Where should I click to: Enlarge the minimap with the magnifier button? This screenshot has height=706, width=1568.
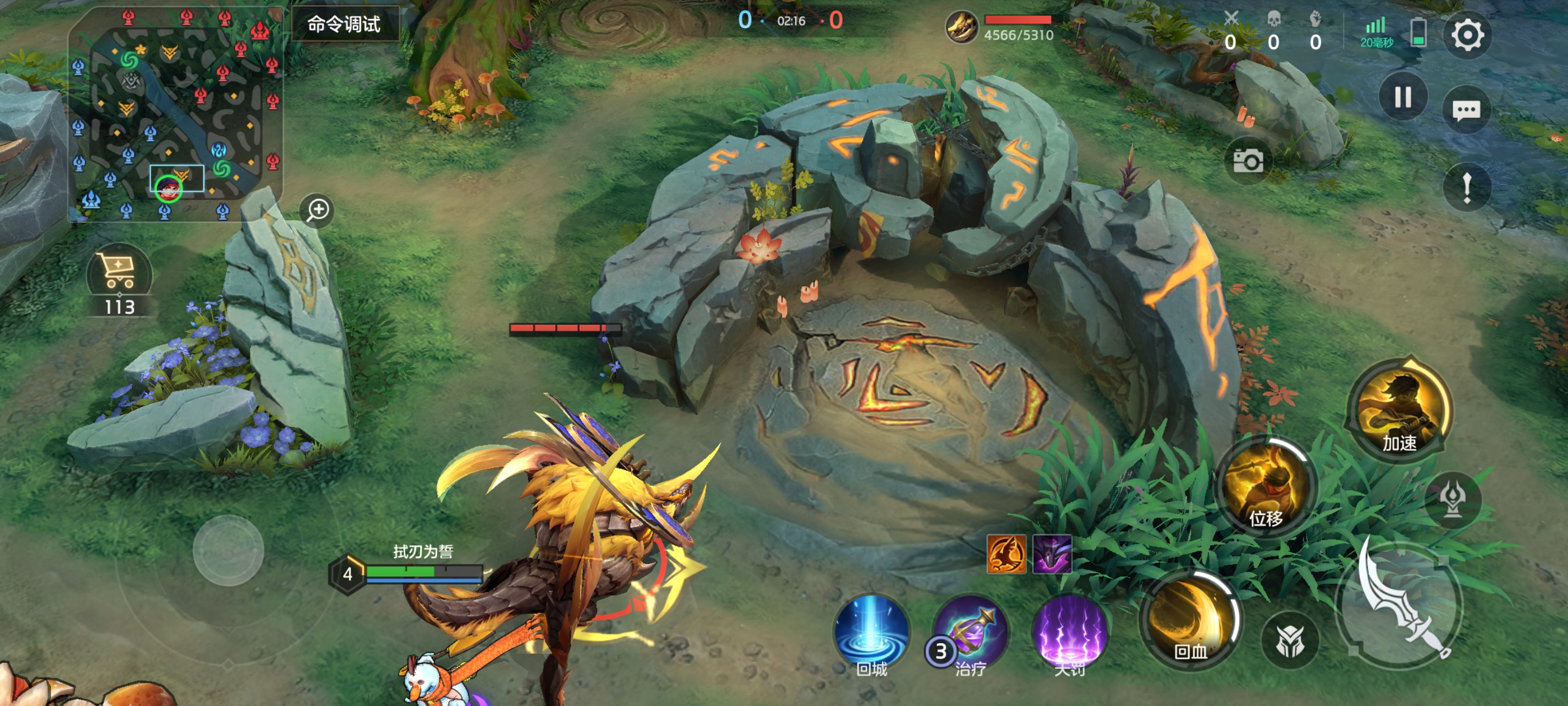click(x=317, y=210)
